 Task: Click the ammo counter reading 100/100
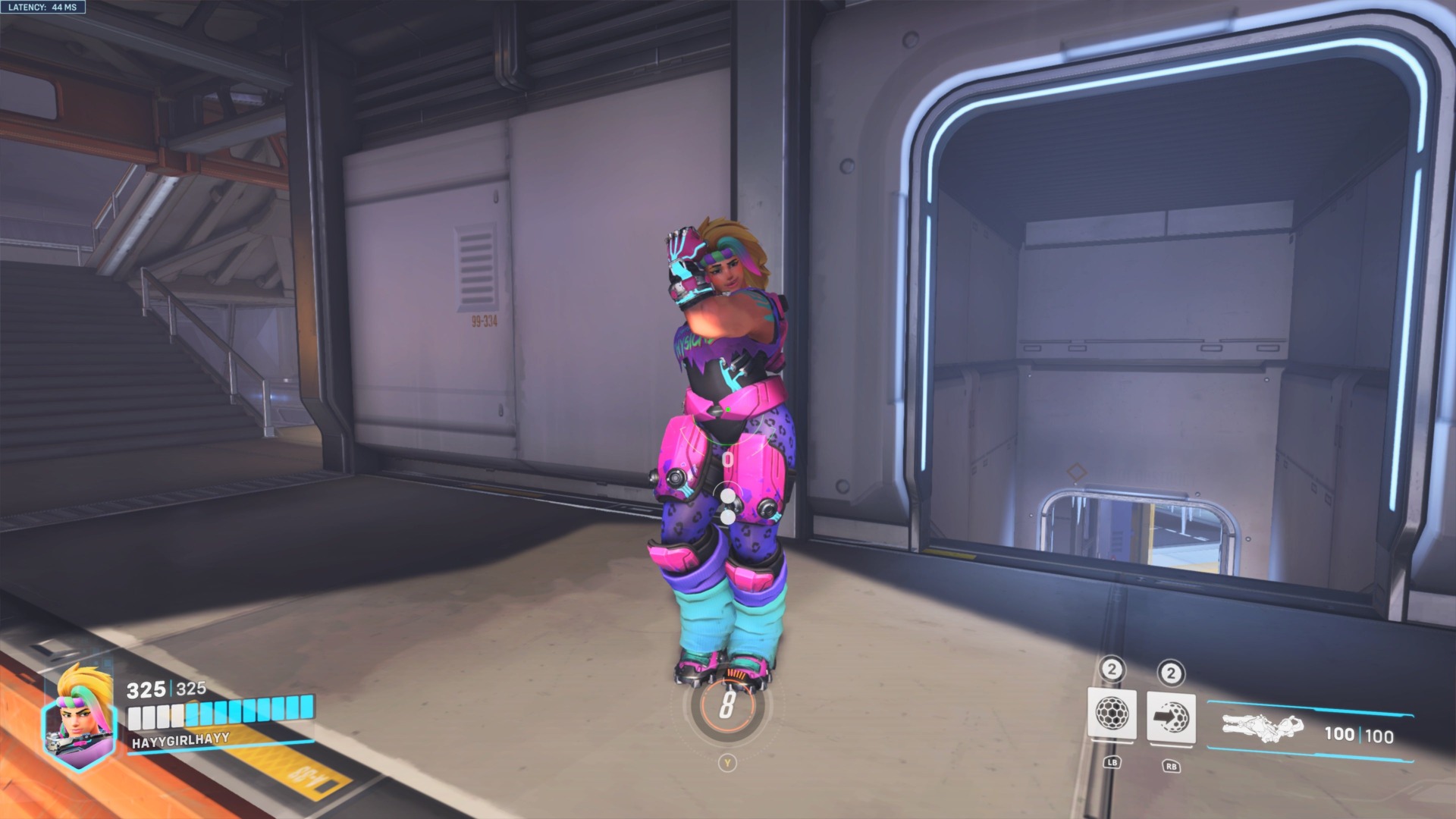point(1360,734)
